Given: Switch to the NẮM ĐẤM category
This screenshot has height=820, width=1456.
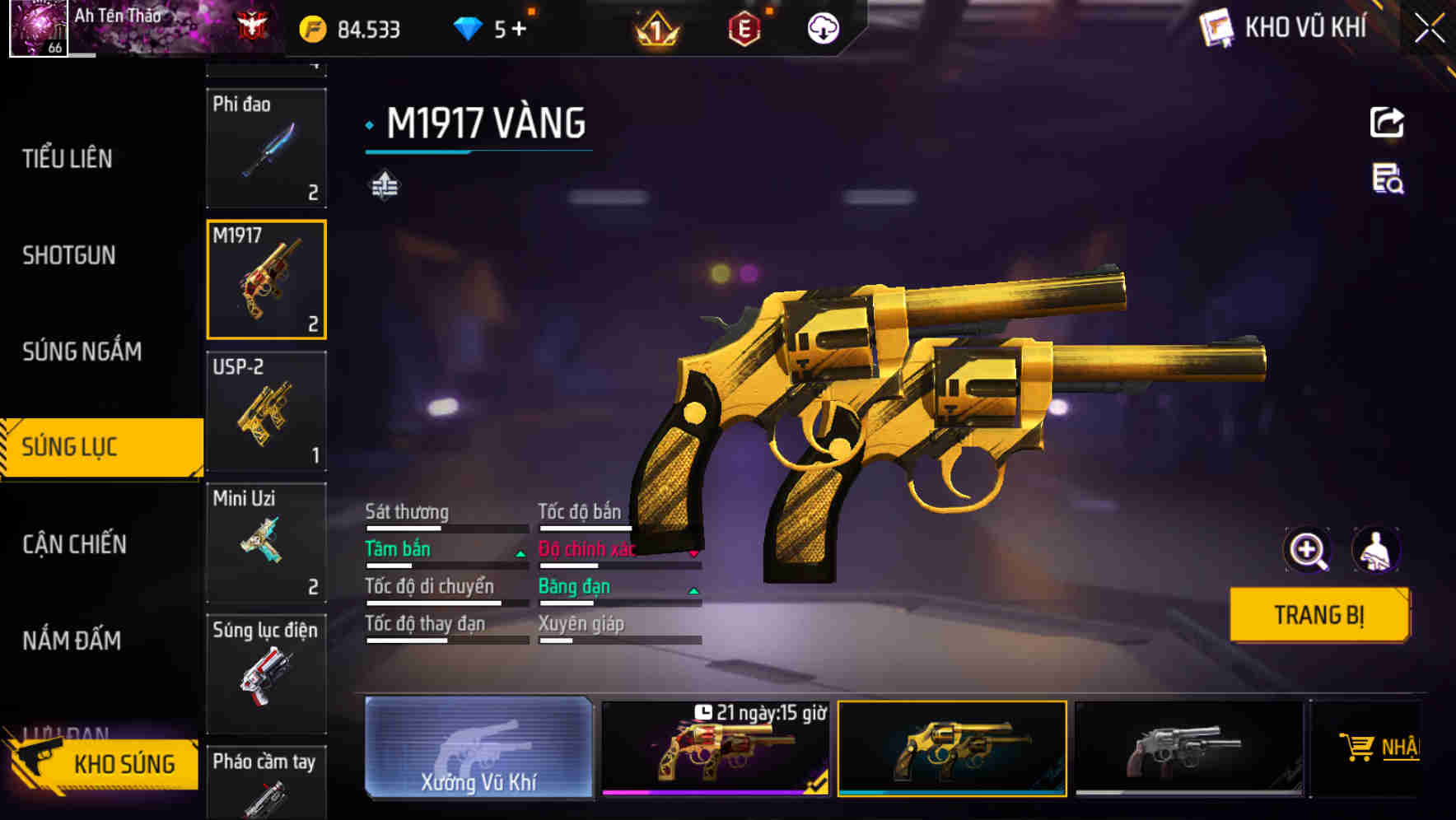Looking at the screenshot, I should 72,641.
